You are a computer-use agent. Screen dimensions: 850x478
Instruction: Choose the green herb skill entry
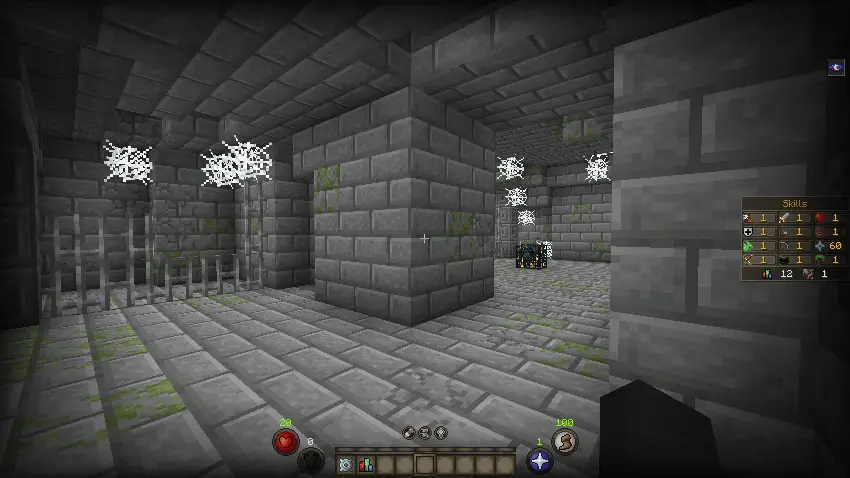tap(748, 245)
